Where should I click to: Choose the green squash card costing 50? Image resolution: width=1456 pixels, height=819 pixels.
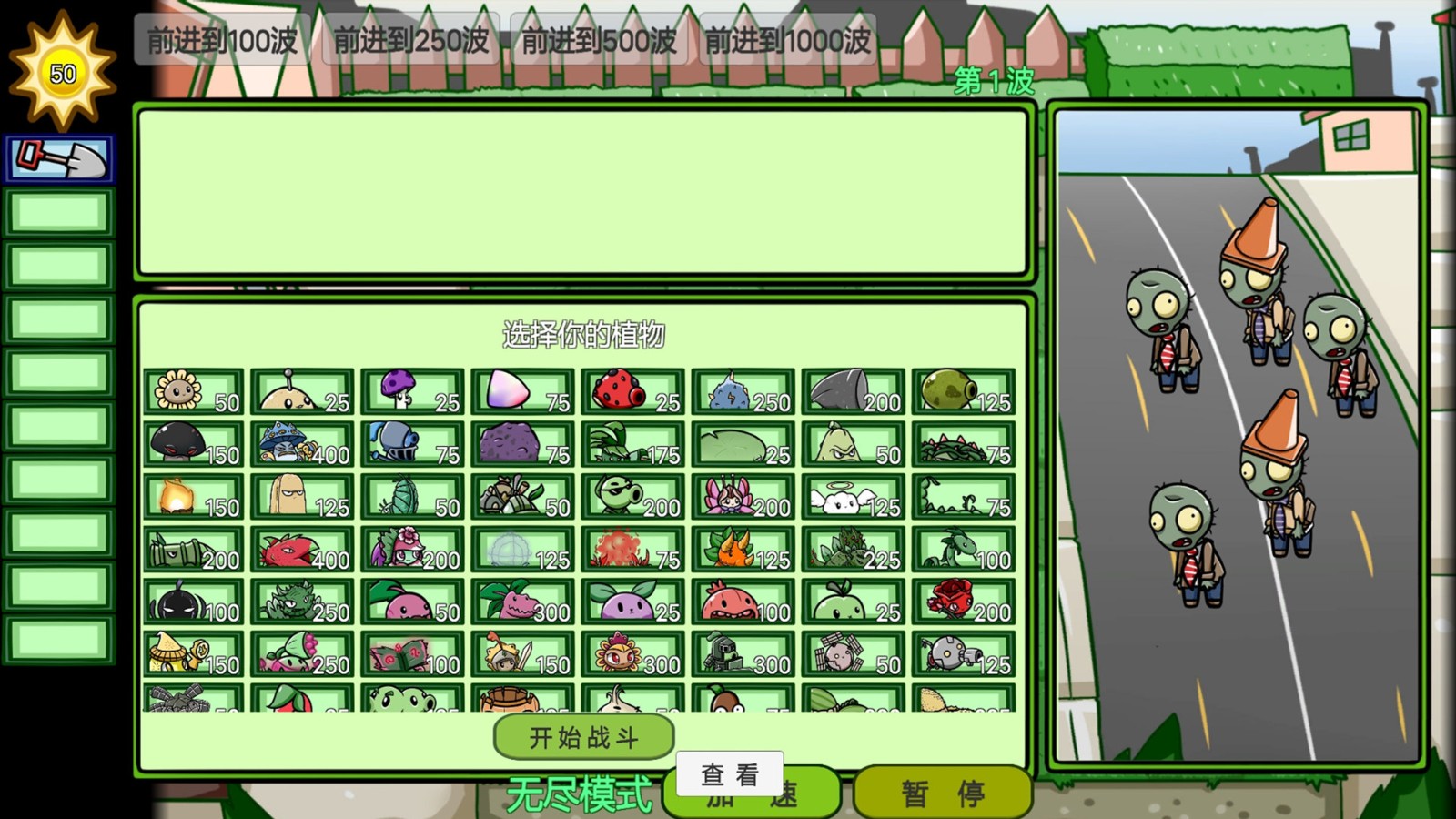pos(854,444)
